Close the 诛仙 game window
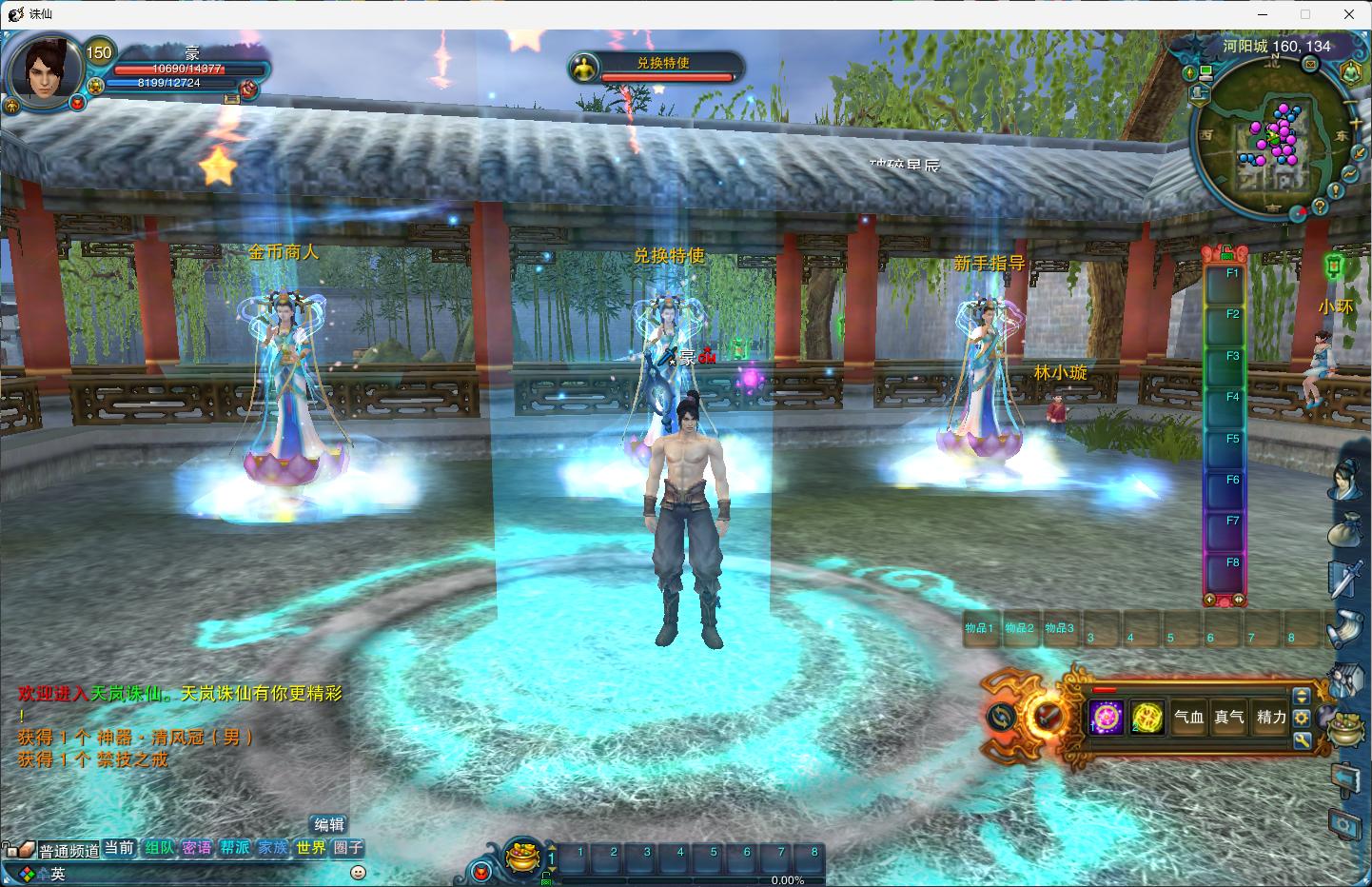 click(1348, 14)
